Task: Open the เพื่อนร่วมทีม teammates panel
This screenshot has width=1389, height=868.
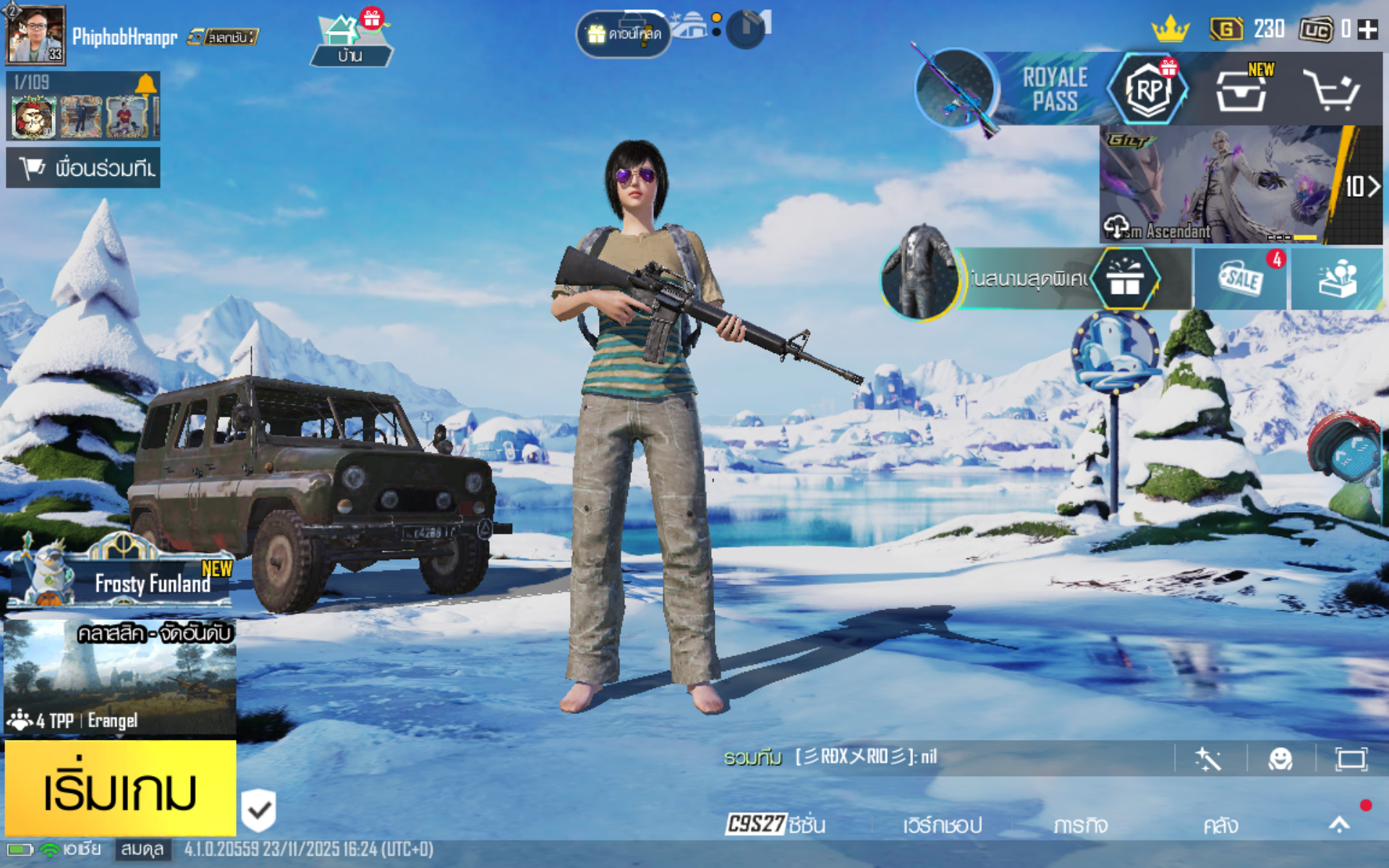Action: 83,168
